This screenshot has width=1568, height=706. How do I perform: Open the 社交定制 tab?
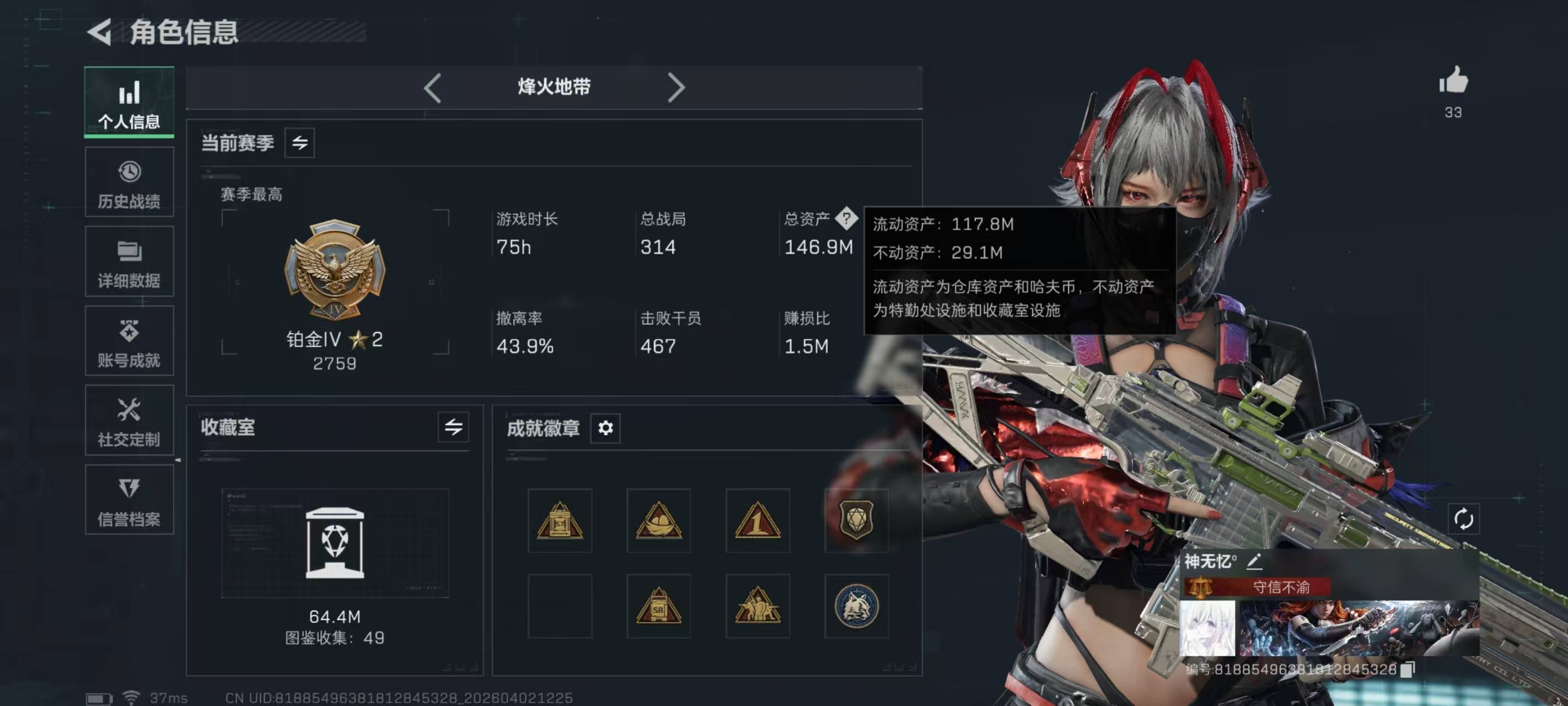click(129, 421)
